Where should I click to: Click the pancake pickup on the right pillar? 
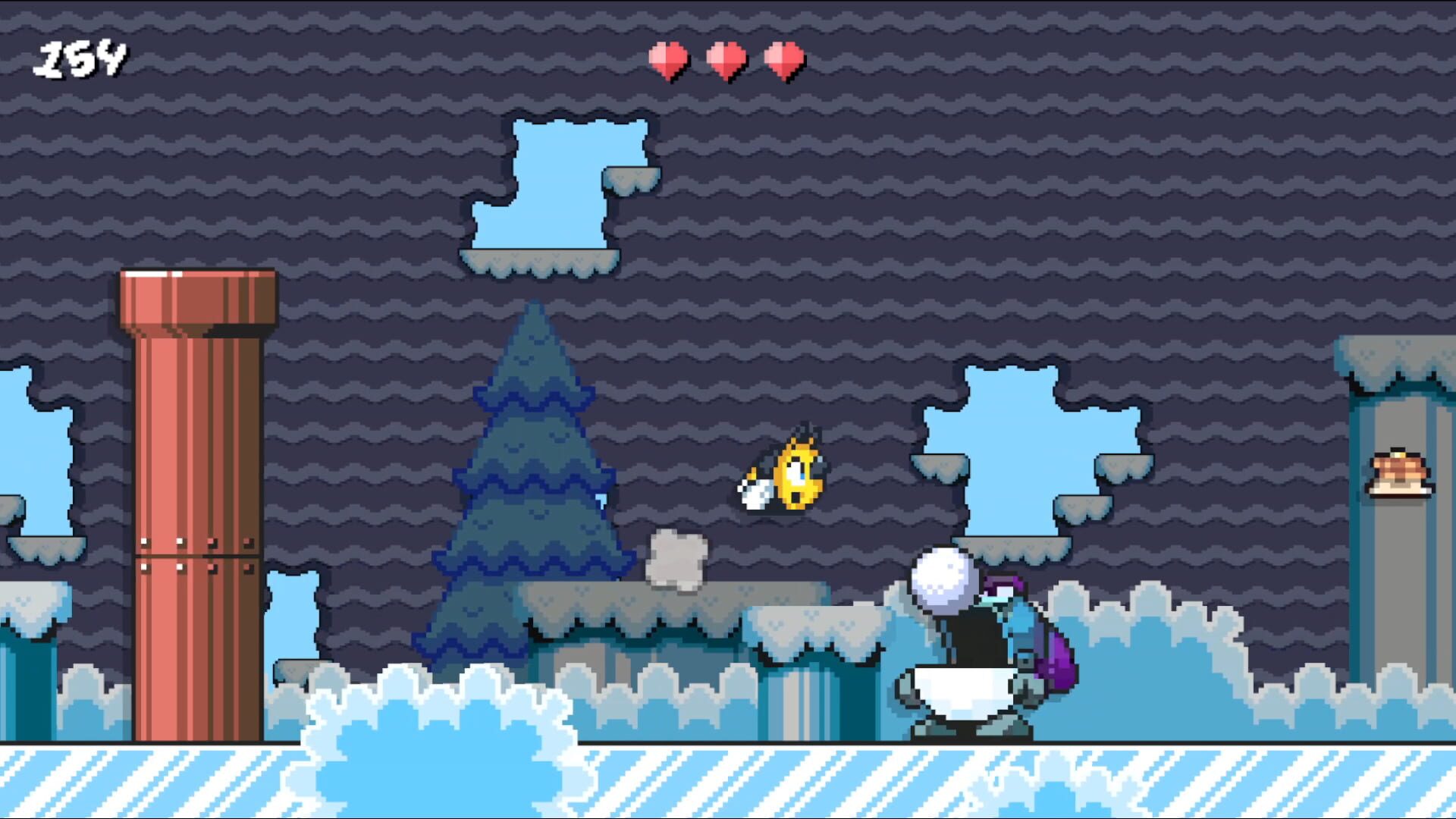pos(1401,474)
